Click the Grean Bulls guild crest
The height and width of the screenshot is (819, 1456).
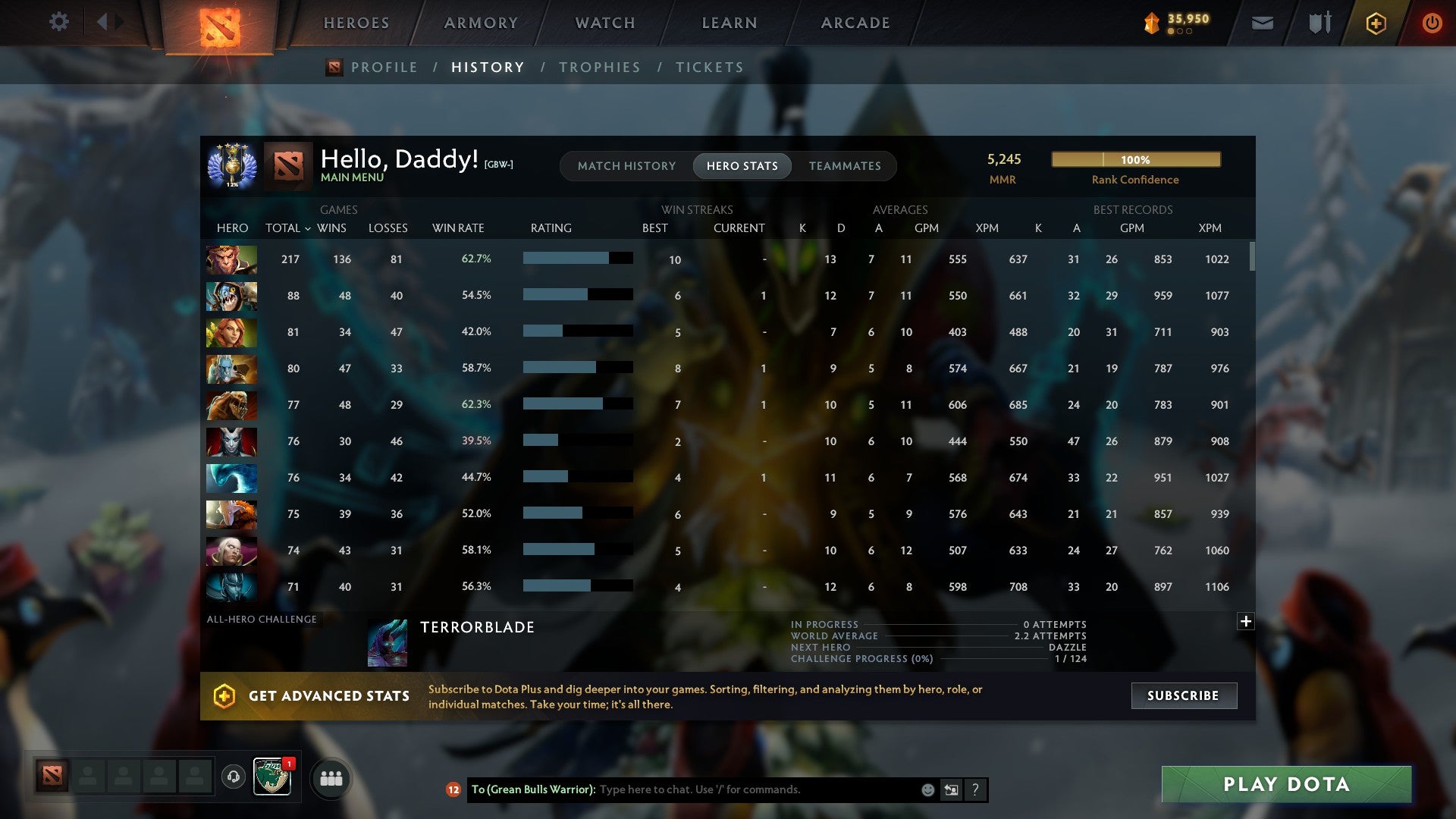tap(272, 777)
